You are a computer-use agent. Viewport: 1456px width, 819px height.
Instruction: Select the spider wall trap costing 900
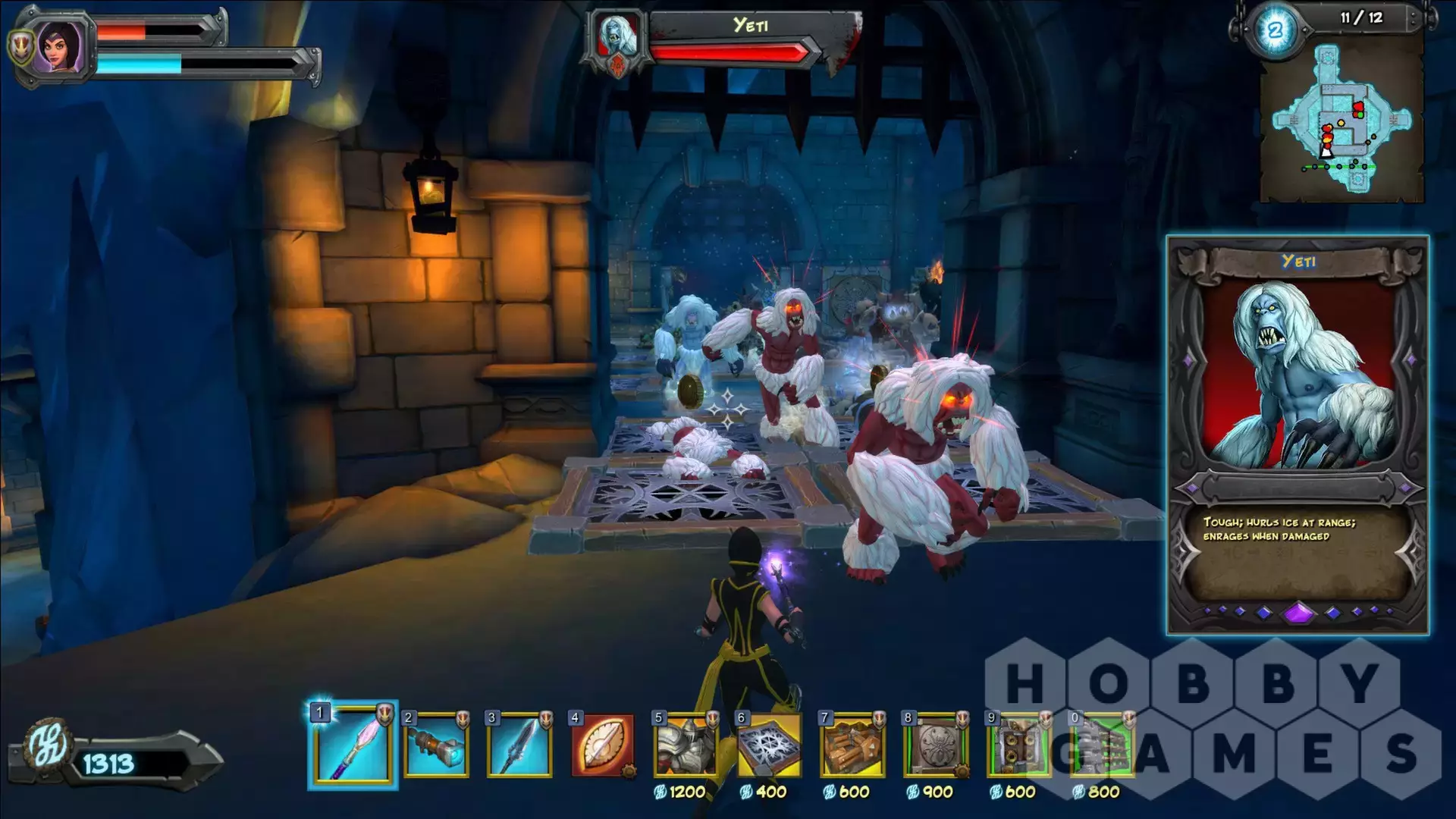point(936,746)
